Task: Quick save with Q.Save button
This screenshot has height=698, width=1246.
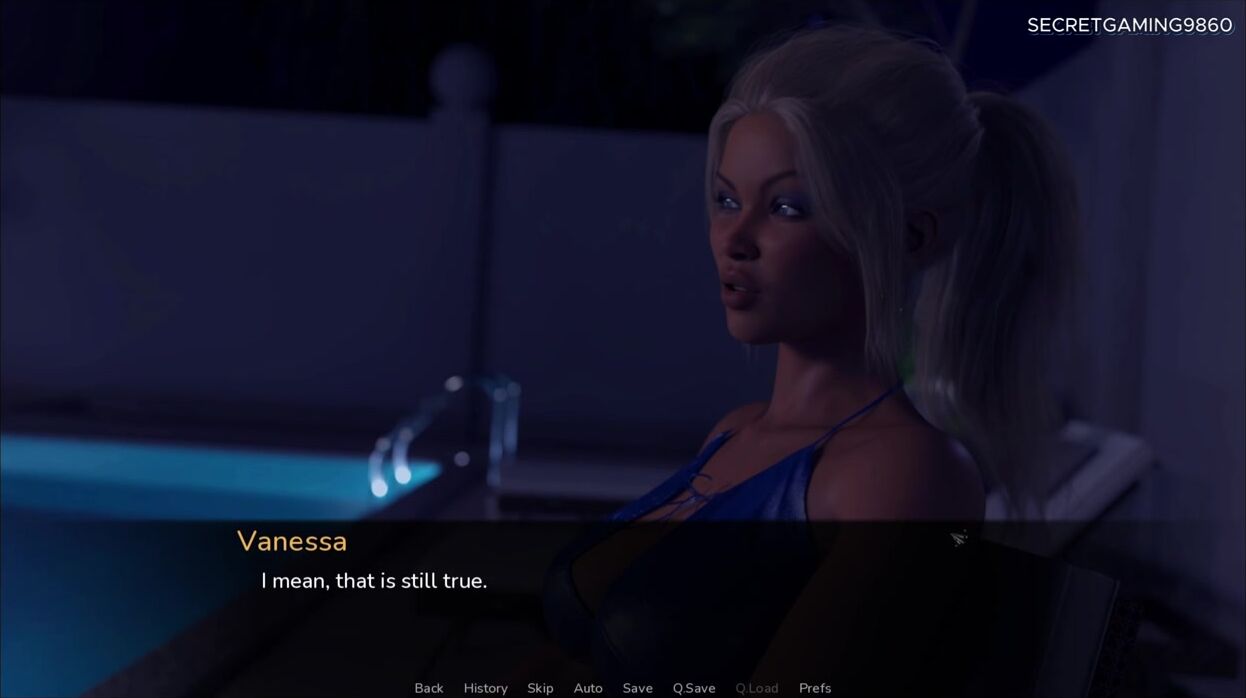Action: (694, 688)
